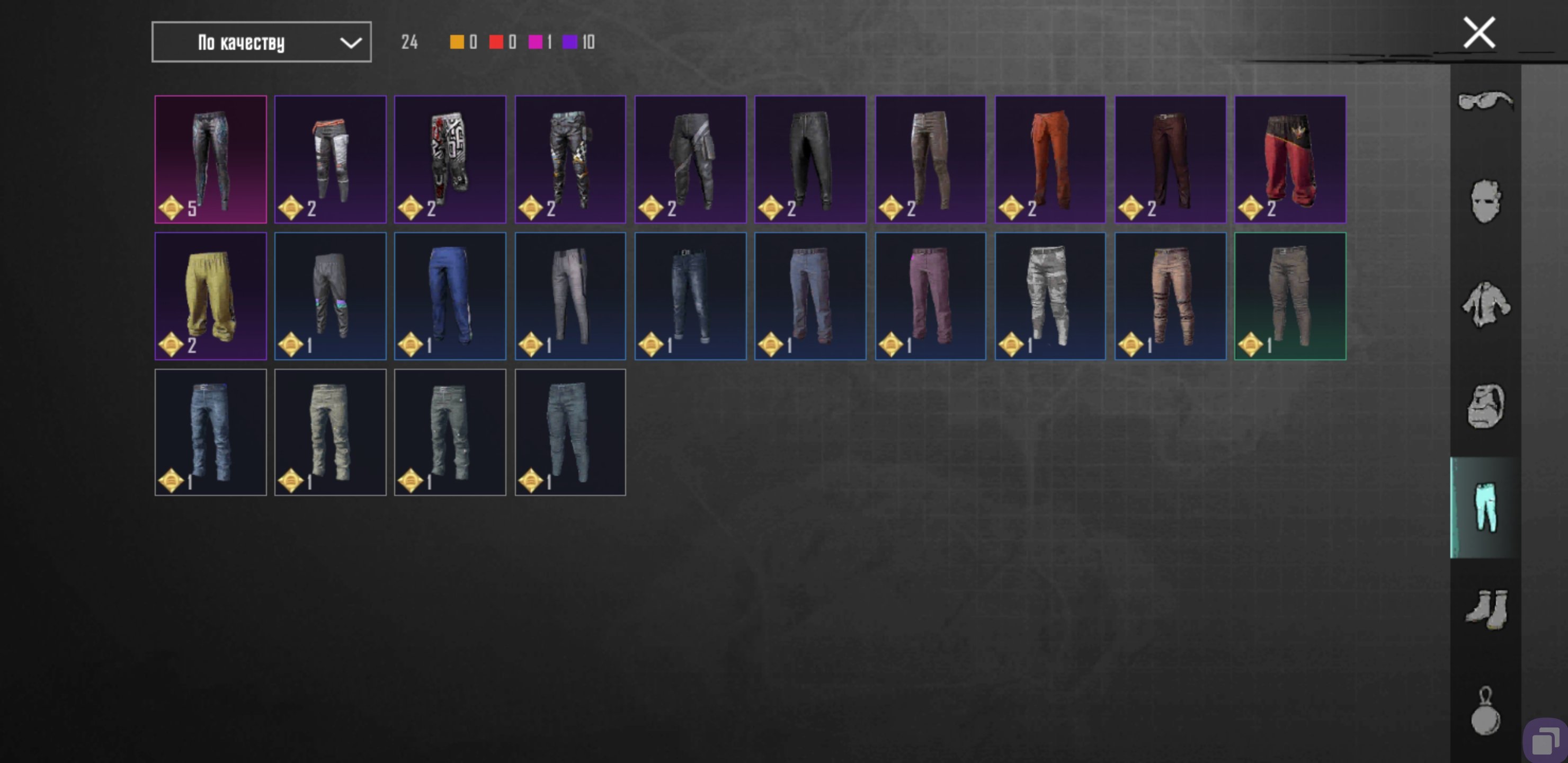
Task: Open the face mask category tab
Action: pyautogui.click(x=1485, y=201)
